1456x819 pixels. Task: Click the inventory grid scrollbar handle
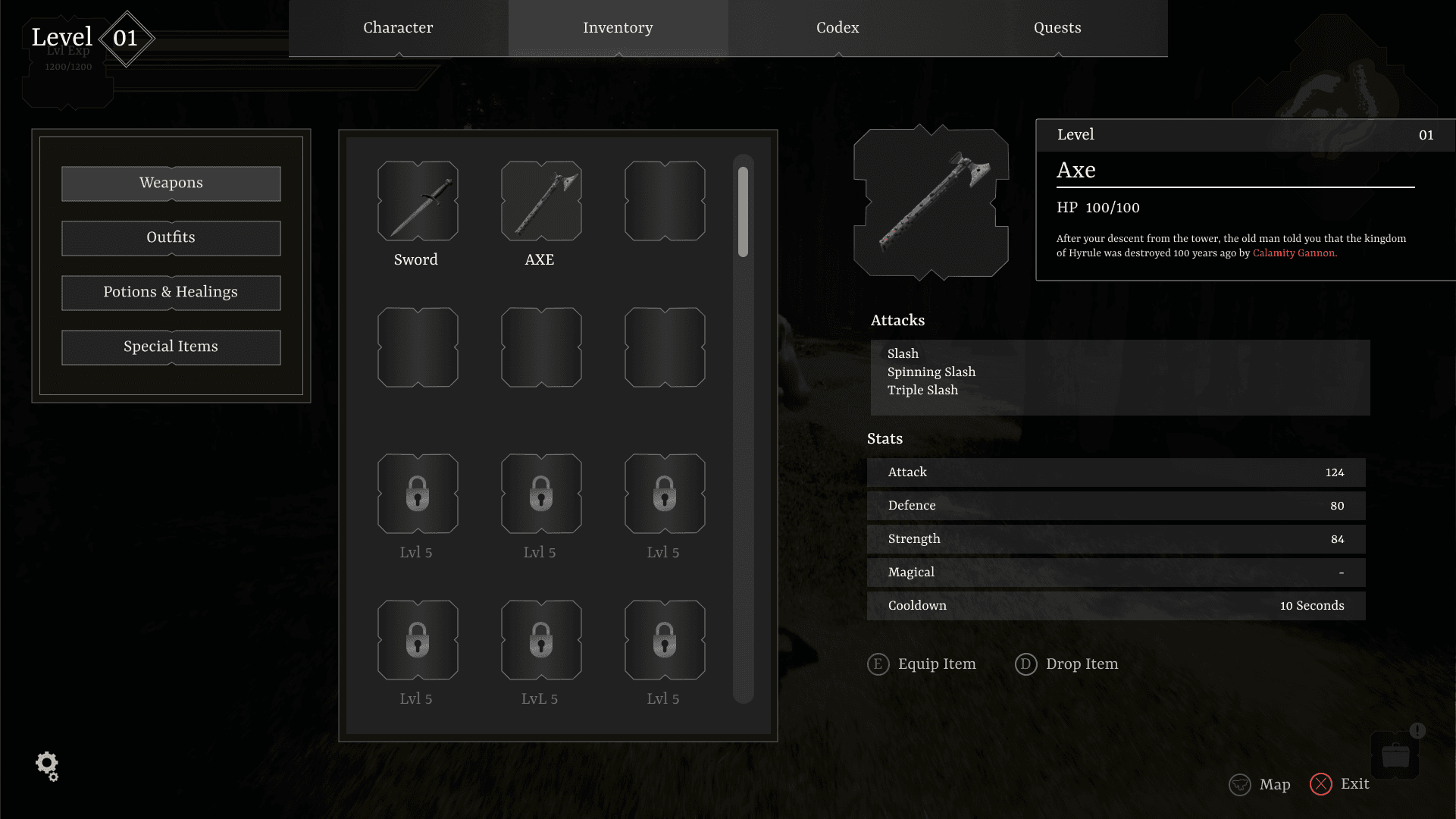click(x=743, y=212)
